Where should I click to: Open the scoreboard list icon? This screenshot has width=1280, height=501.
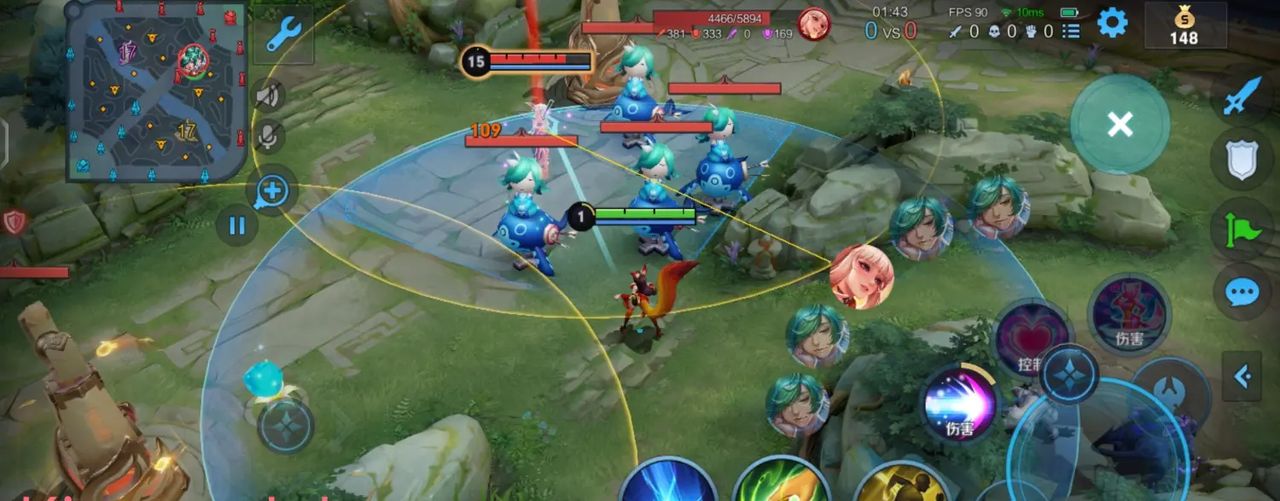tap(1071, 31)
